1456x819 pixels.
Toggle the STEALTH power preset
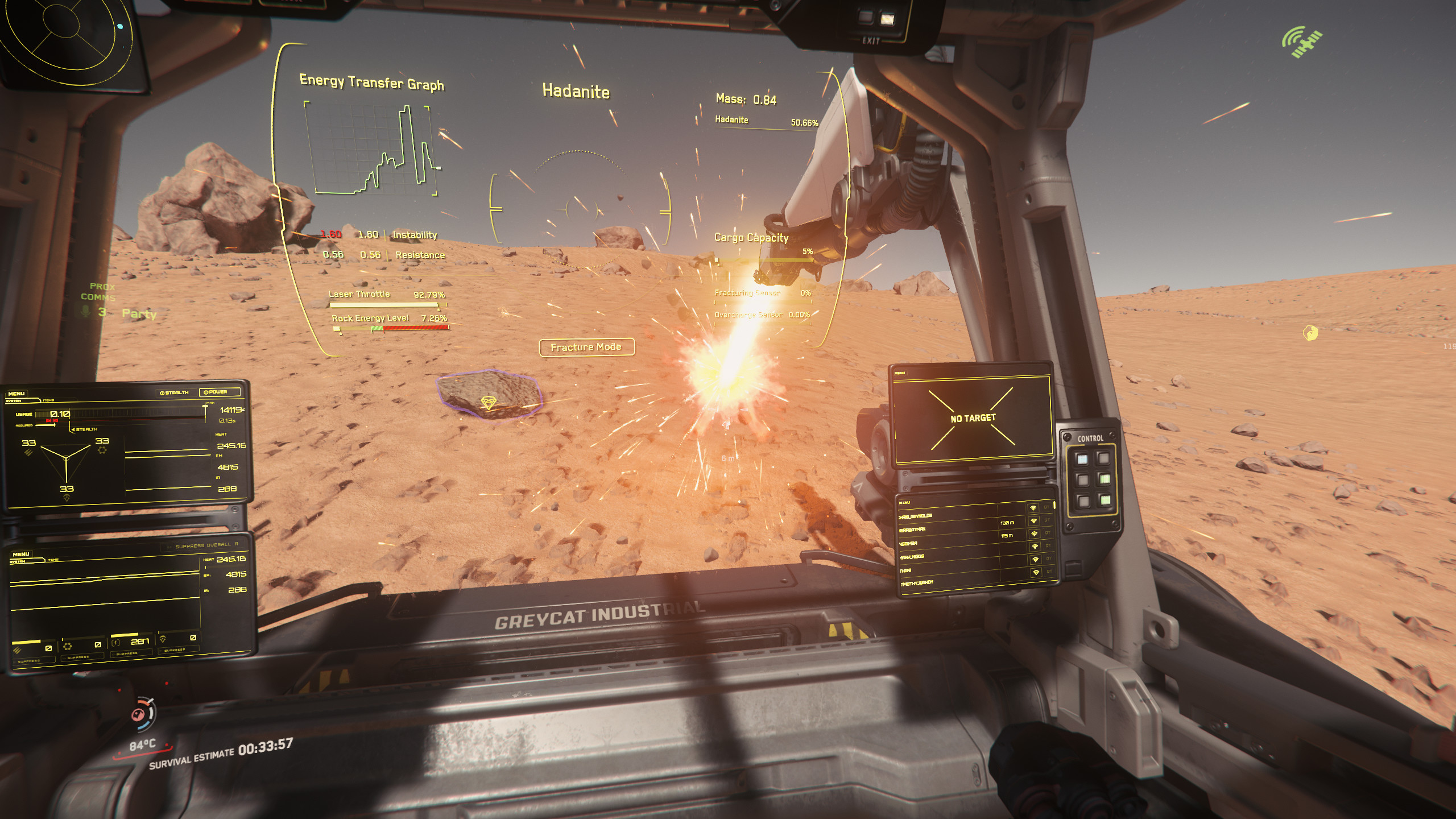[x=175, y=392]
